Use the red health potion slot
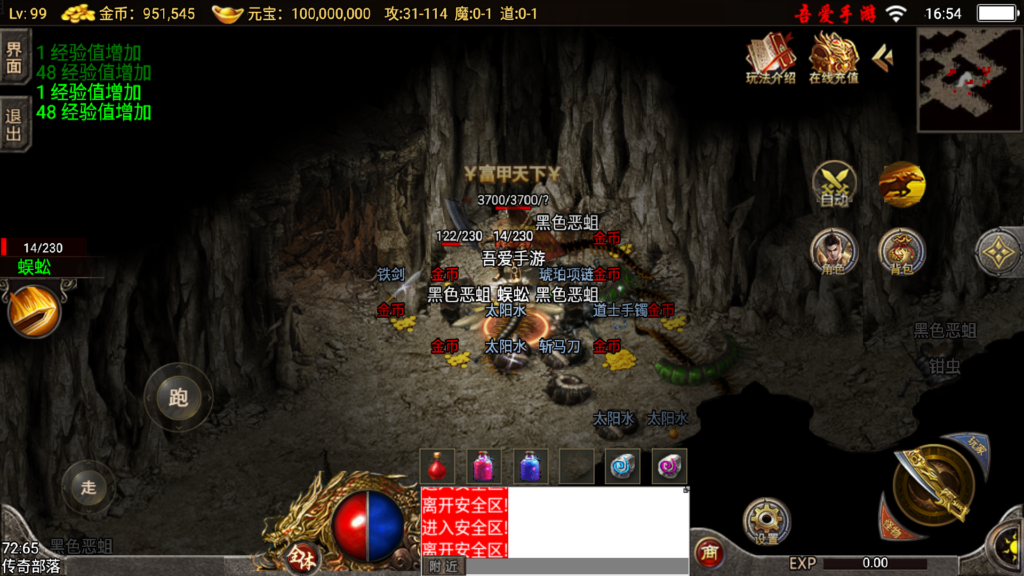This screenshot has width=1024, height=576. click(x=437, y=466)
